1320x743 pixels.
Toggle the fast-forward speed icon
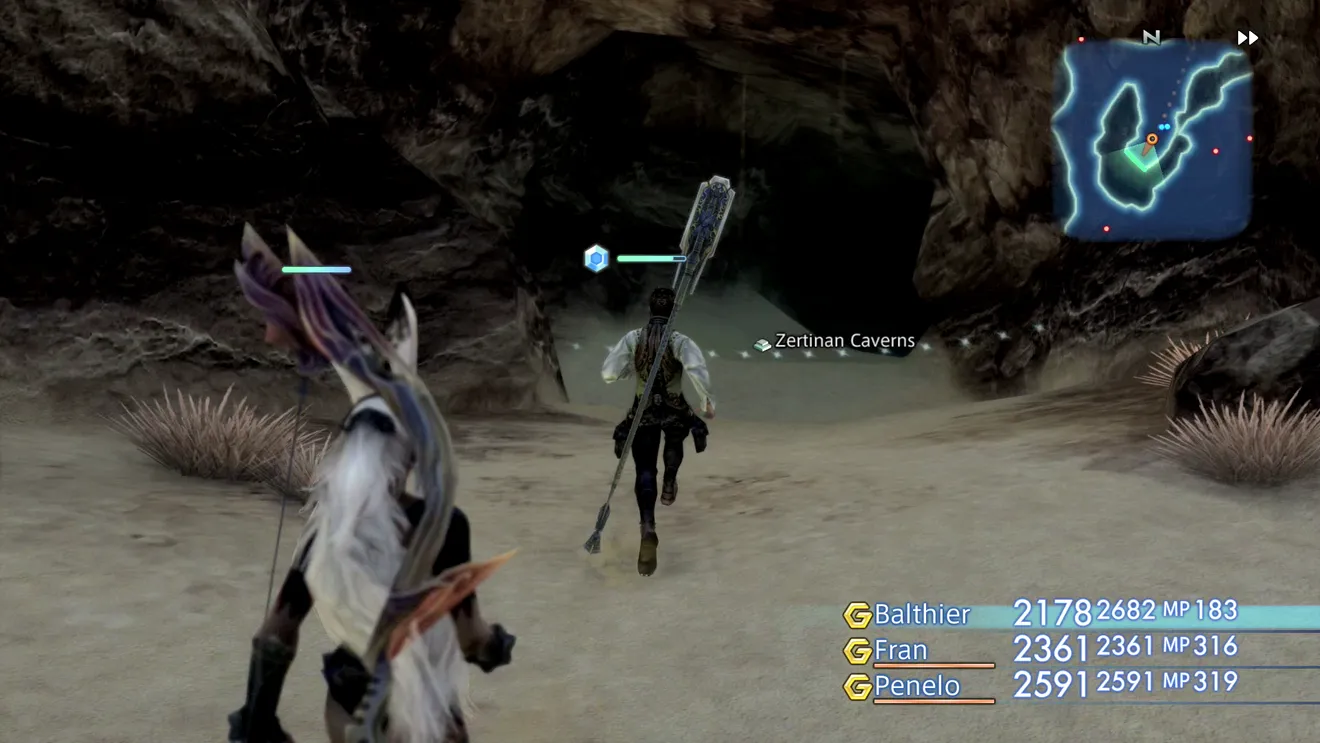pyautogui.click(x=1247, y=38)
